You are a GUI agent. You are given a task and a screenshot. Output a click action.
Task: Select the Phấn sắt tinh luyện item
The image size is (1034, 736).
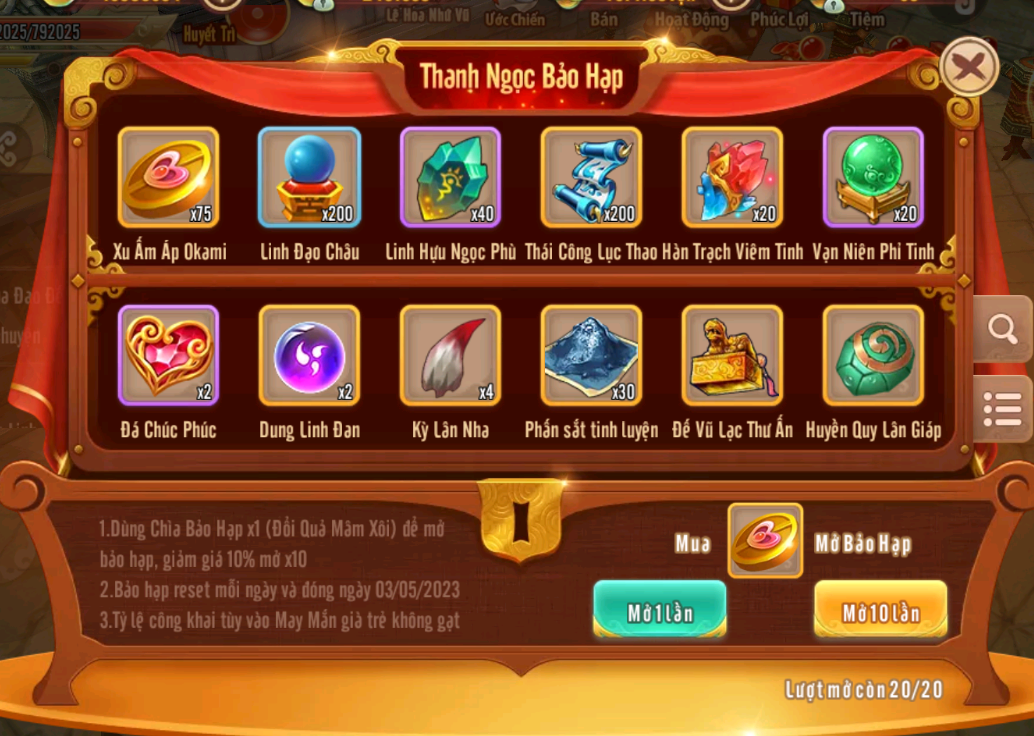591,355
